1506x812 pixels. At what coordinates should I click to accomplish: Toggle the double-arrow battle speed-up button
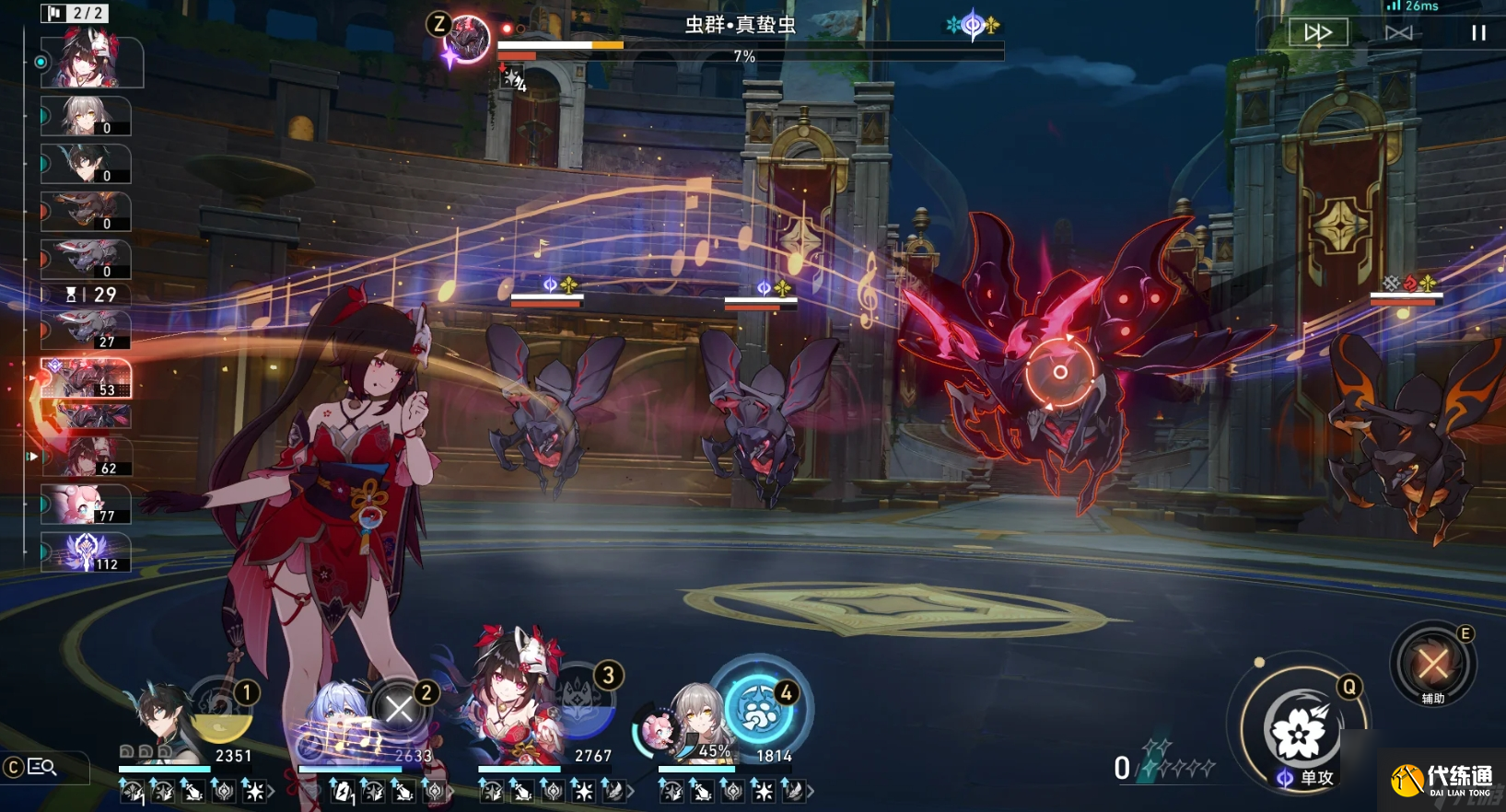1317,33
